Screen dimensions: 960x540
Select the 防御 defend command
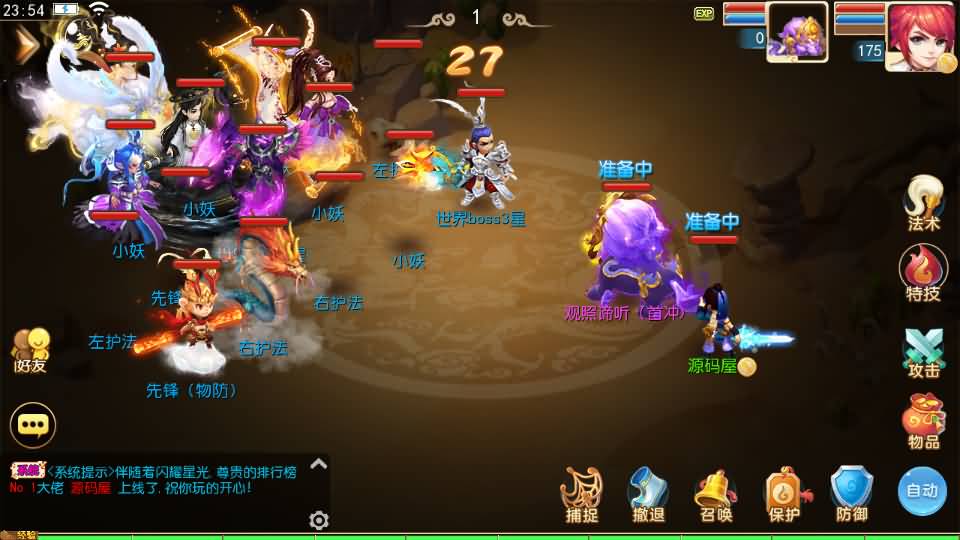852,493
